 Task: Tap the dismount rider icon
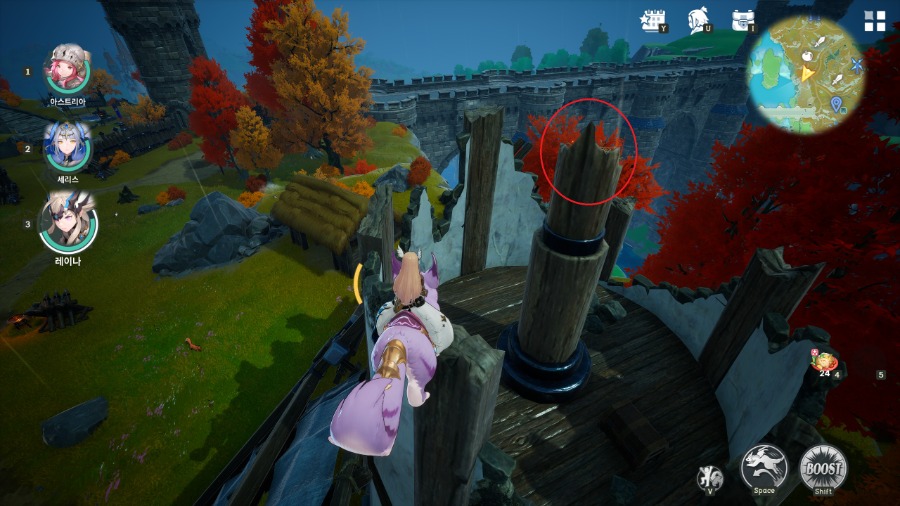point(710,477)
